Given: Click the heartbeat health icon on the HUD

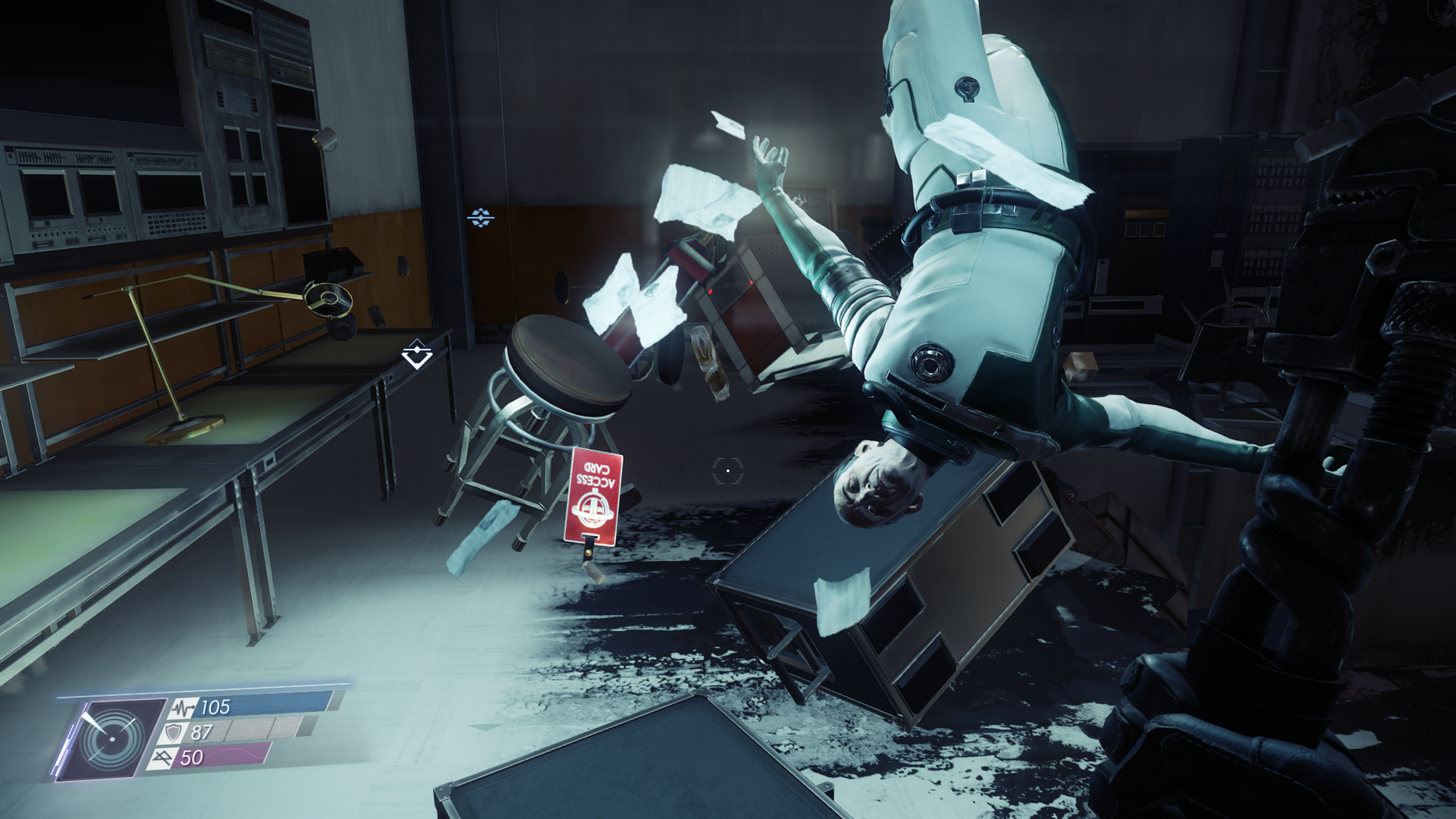Looking at the screenshot, I should [x=184, y=707].
